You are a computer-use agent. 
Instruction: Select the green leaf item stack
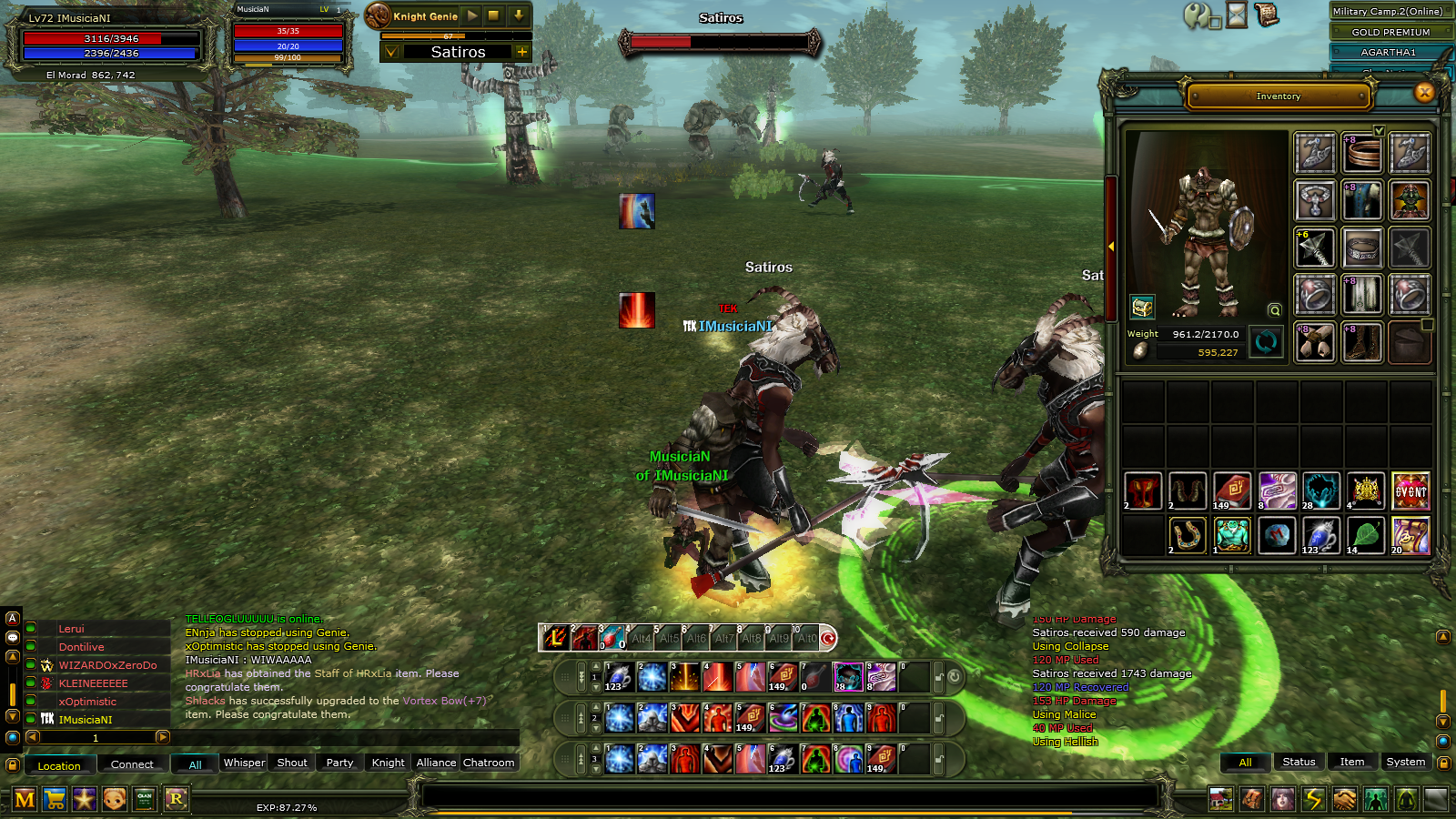[1366, 536]
